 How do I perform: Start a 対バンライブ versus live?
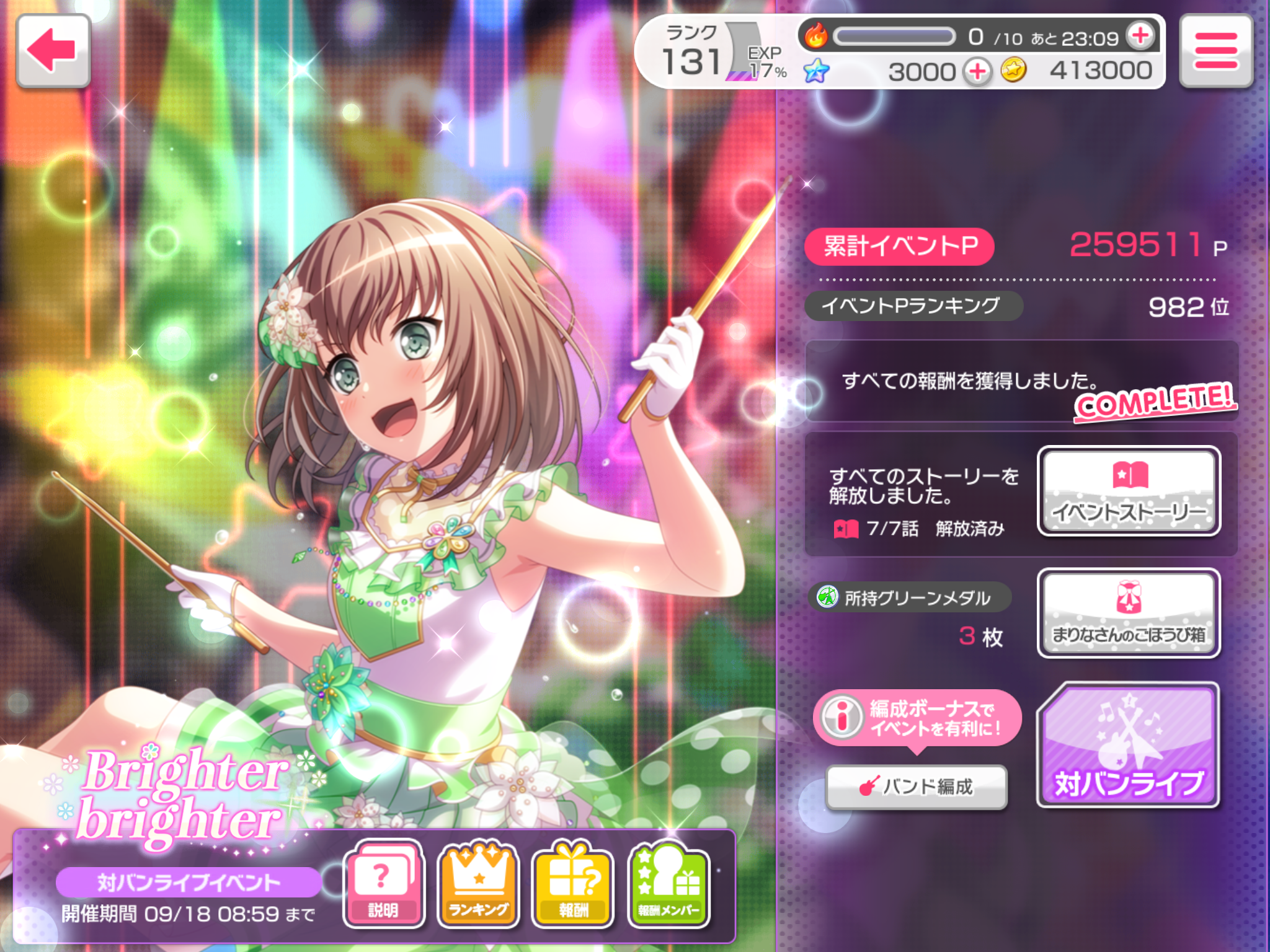[1129, 745]
